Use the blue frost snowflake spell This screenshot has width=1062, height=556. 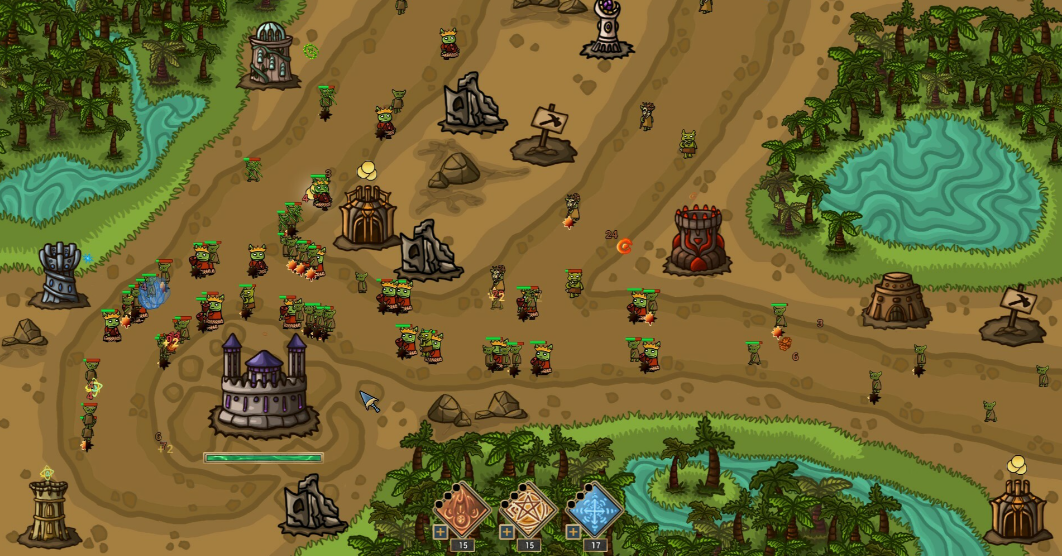(x=594, y=508)
